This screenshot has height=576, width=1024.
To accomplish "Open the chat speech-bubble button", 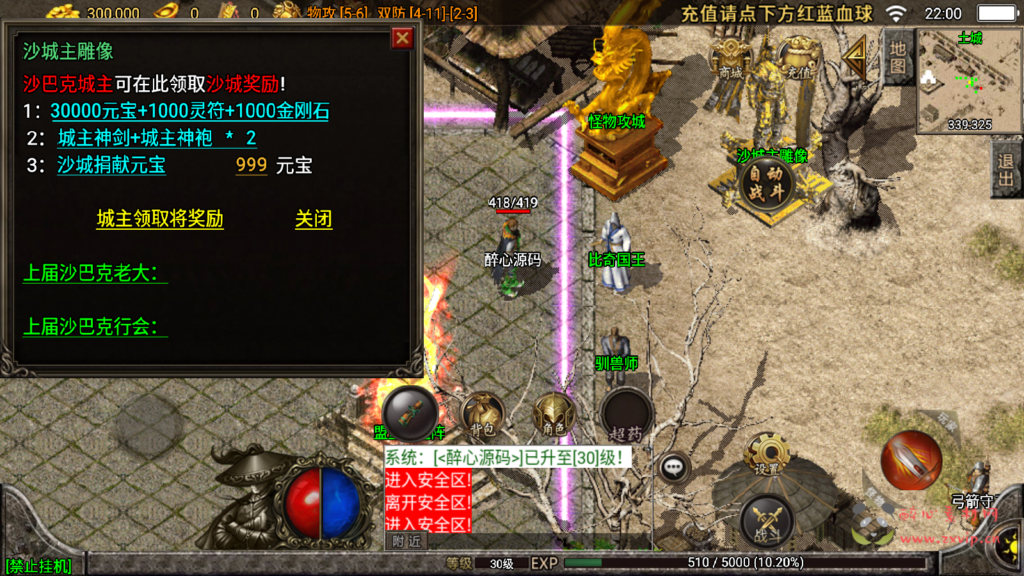I will pyautogui.click(x=674, y=465).
